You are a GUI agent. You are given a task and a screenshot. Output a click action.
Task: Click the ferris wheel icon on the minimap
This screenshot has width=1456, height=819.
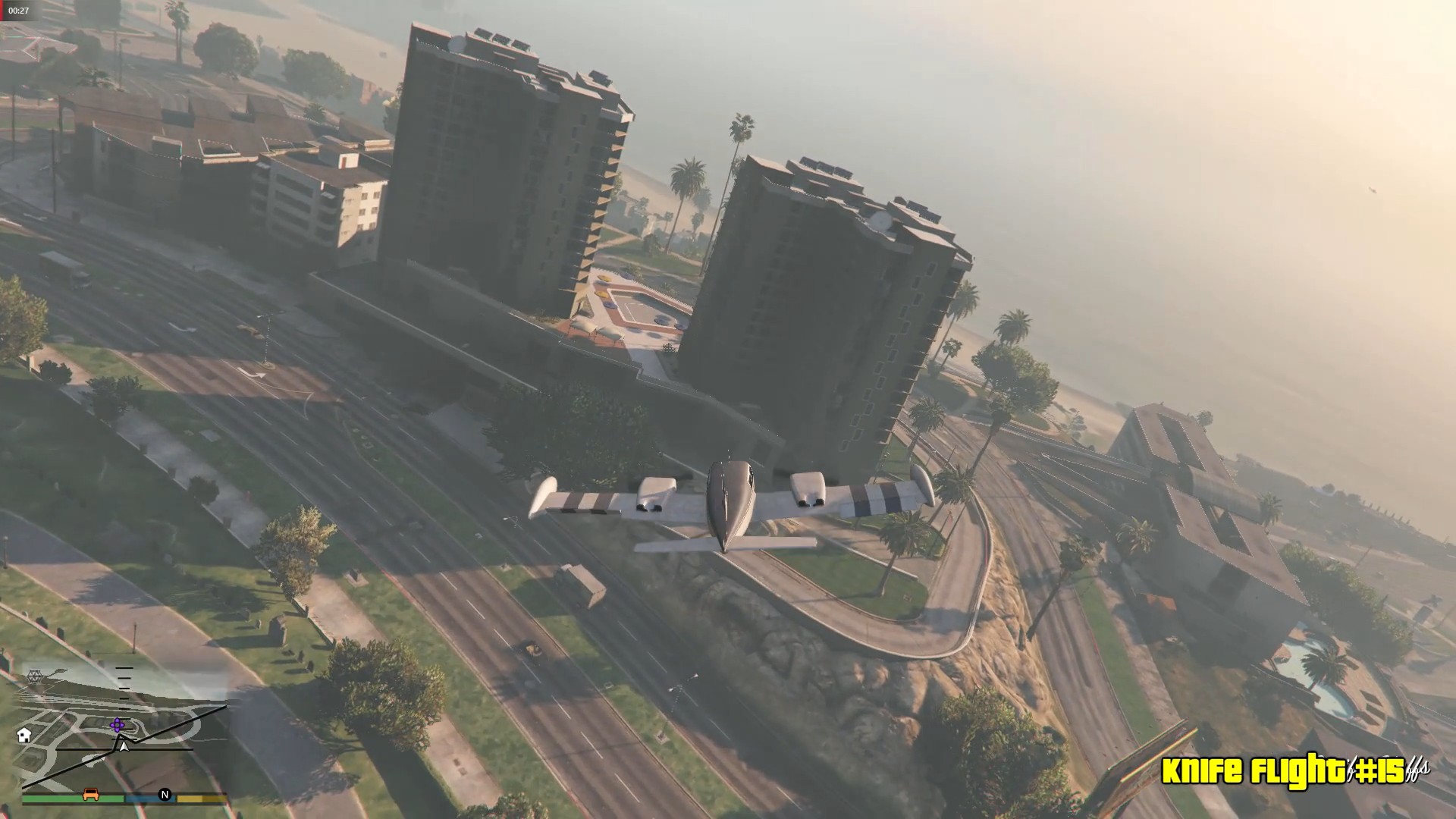click(x=35, y=676)
